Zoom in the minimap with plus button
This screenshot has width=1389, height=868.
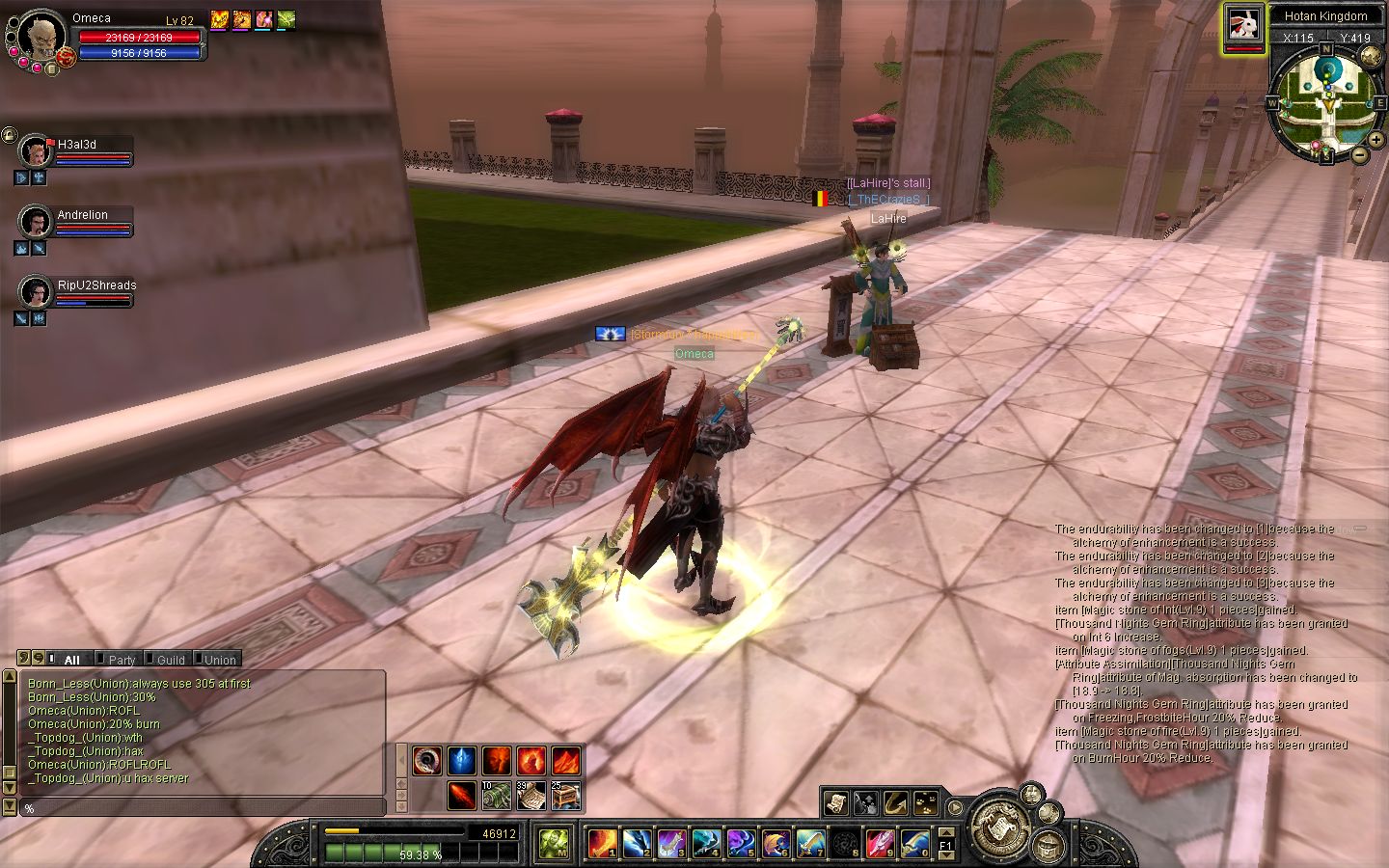(x=1375, y=140)
